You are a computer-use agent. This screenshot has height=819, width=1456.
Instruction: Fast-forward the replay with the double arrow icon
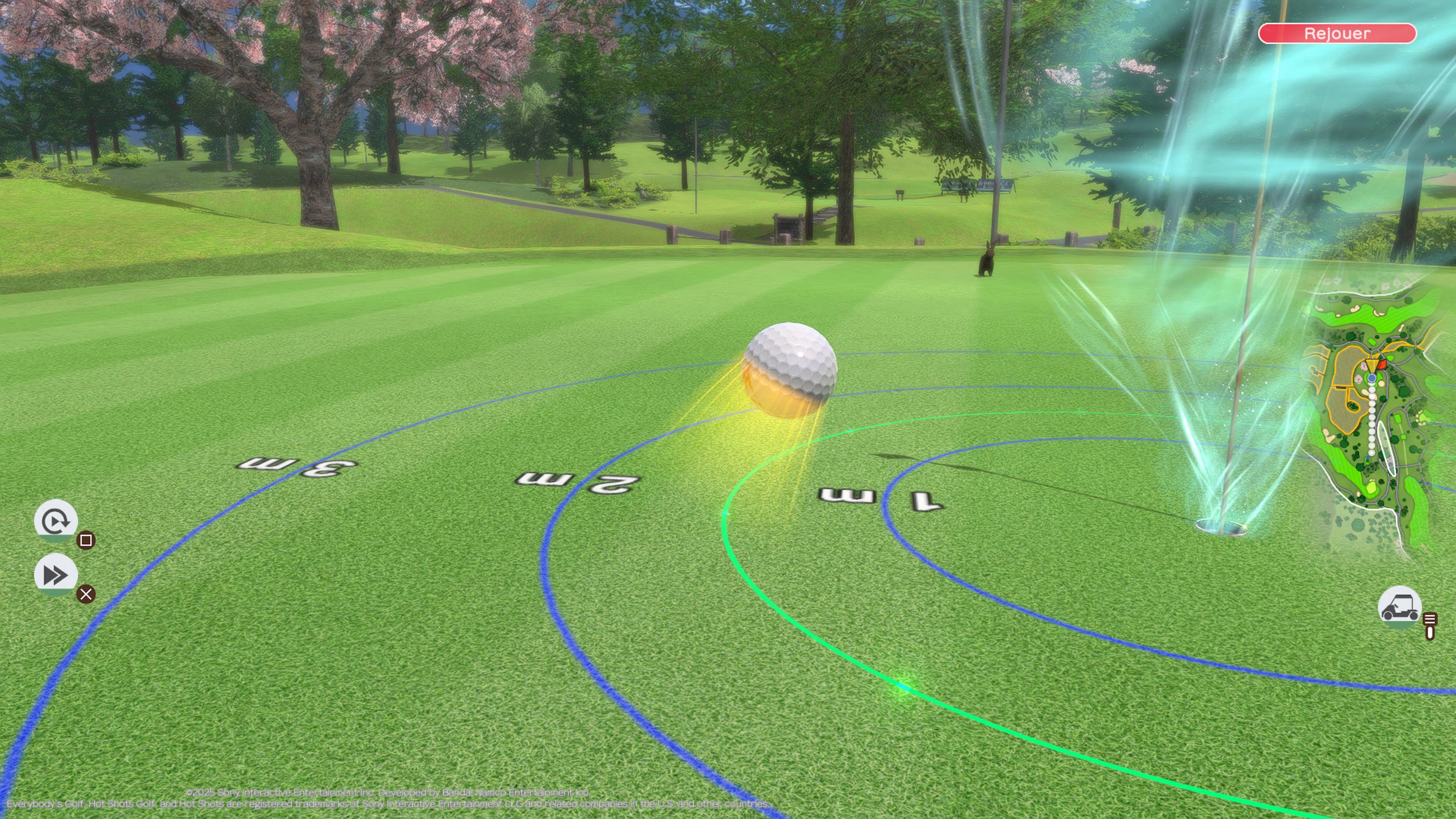[55, 575]
